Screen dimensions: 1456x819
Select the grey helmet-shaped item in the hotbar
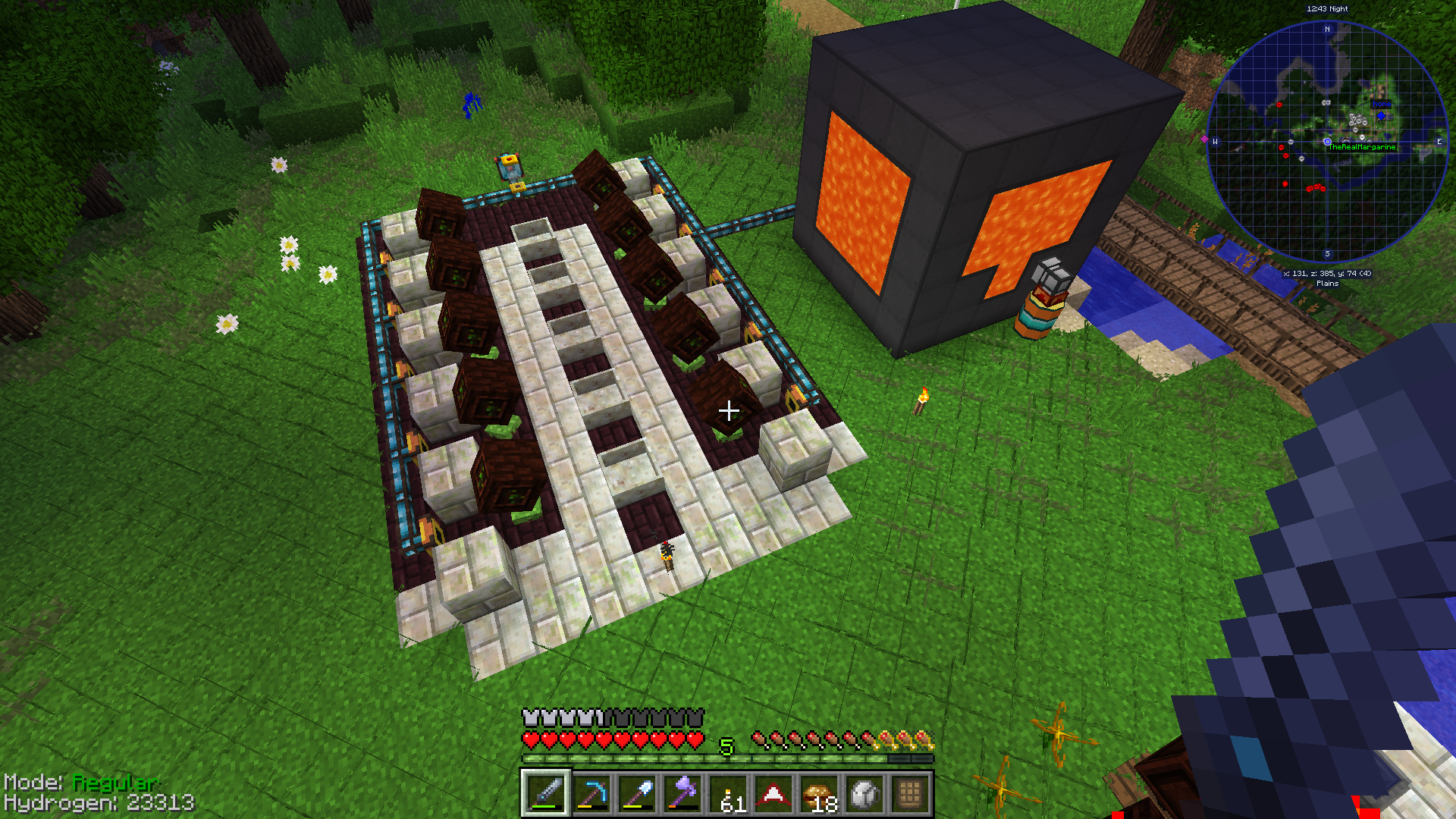click(864, 794)
